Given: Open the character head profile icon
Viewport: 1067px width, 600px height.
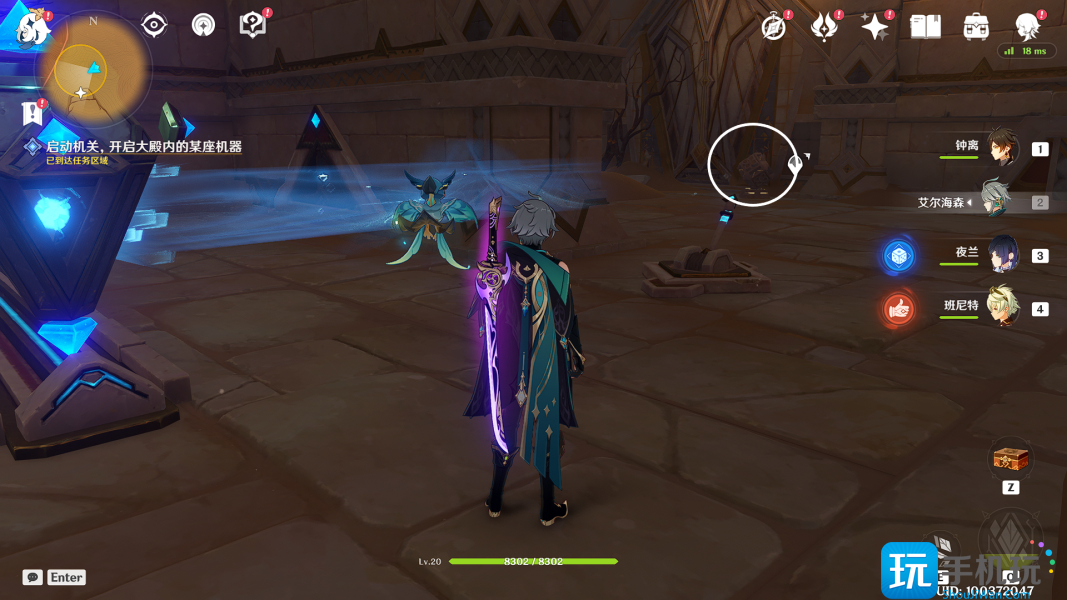Looking at the screenshot, I should [x=1027, y=26].
